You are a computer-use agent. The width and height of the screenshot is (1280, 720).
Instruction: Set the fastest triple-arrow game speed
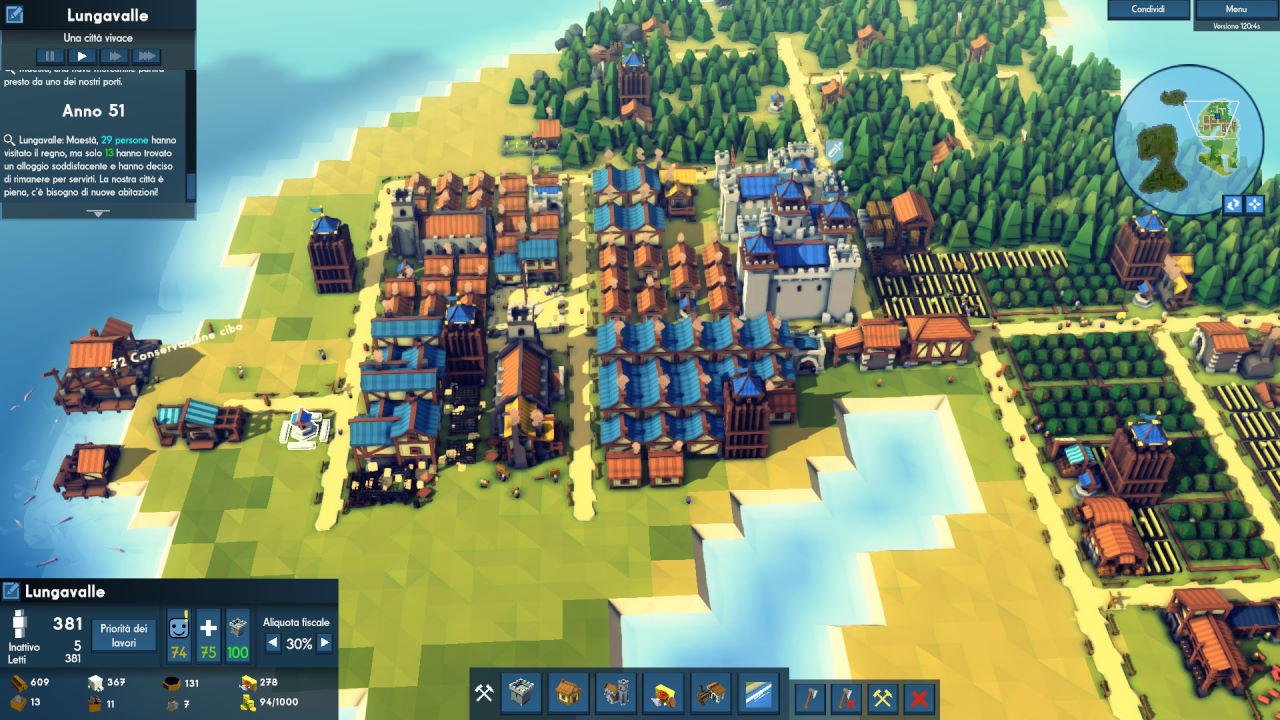(146, 57)
